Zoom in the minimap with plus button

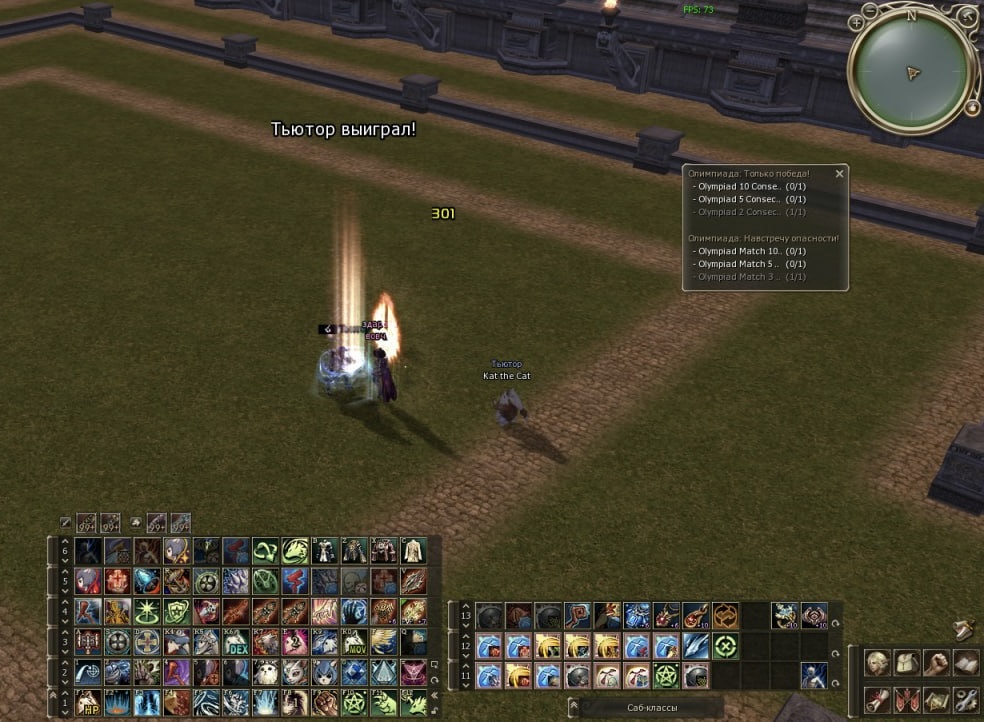pyautogui.click(x=857, y=21)
